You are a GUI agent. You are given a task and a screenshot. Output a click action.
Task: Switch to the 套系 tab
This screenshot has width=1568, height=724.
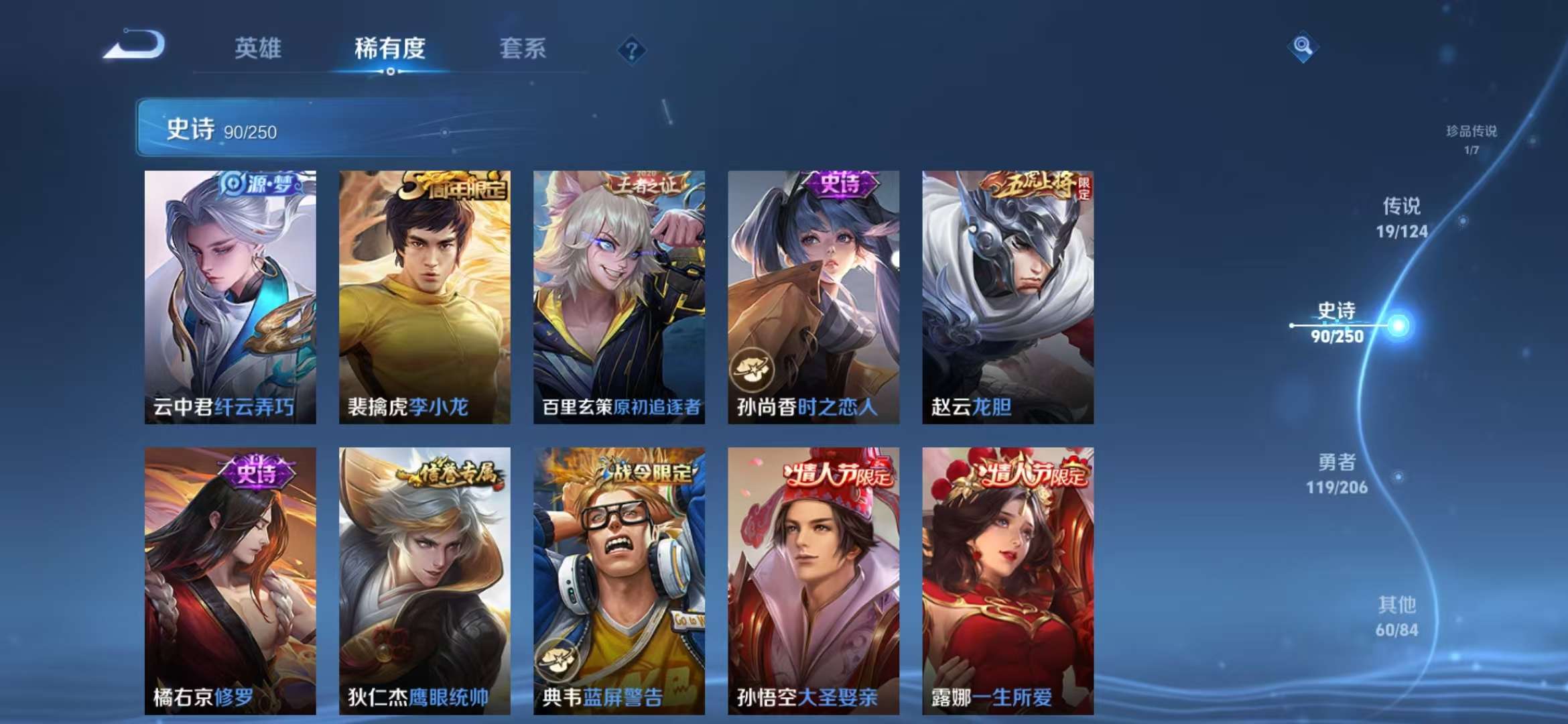[x=522, y=49]
